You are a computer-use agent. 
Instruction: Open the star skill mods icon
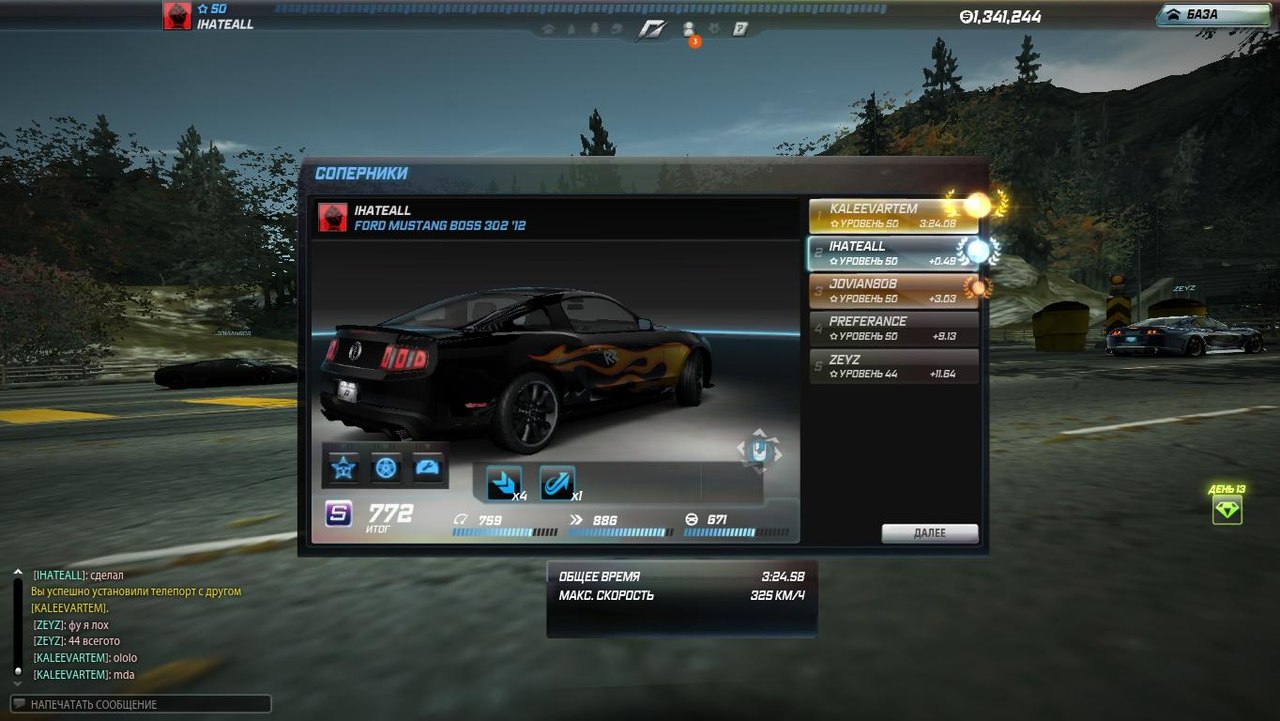pos(344,467)
